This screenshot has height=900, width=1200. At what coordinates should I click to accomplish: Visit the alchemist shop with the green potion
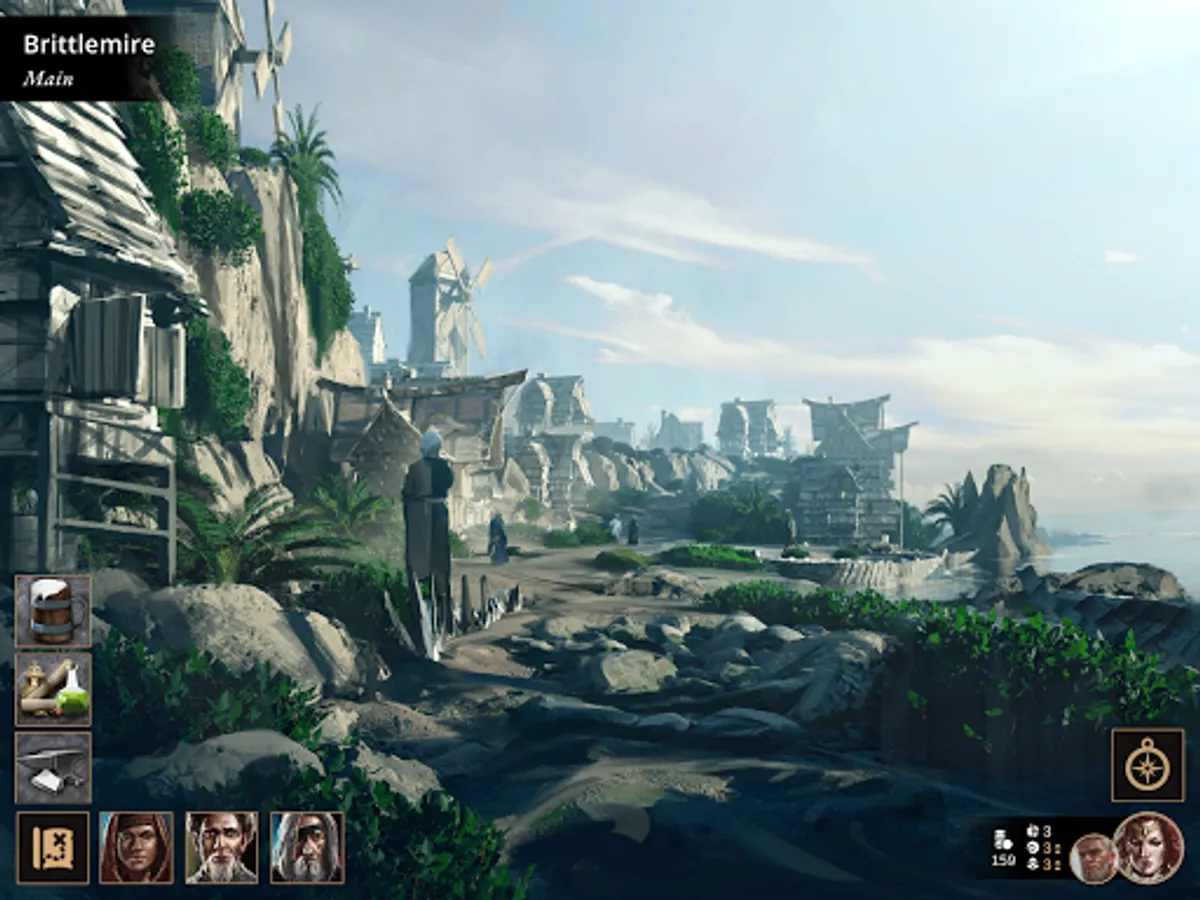click(53, 689)
